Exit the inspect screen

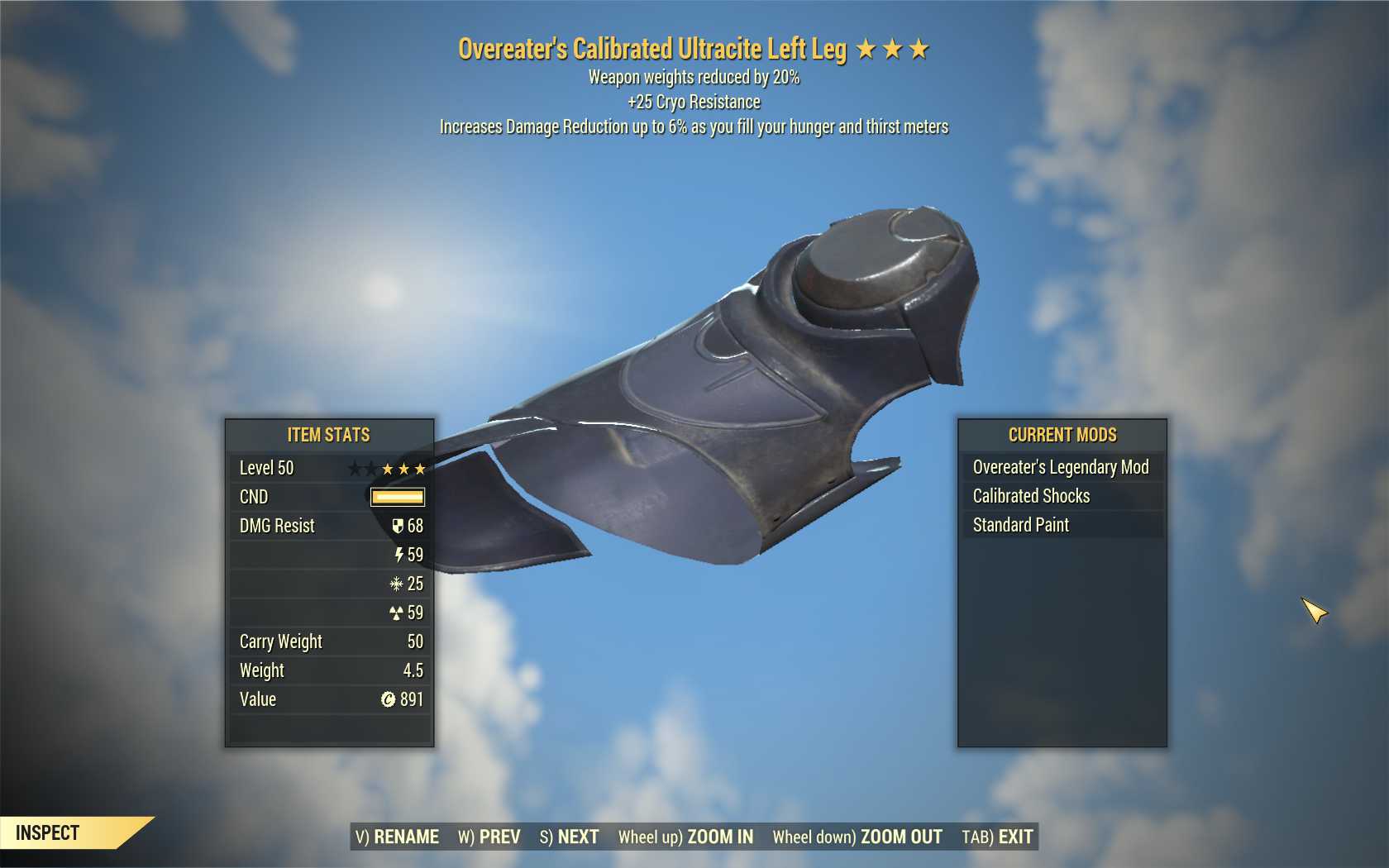pyautogui.click(x=997, y=837)
